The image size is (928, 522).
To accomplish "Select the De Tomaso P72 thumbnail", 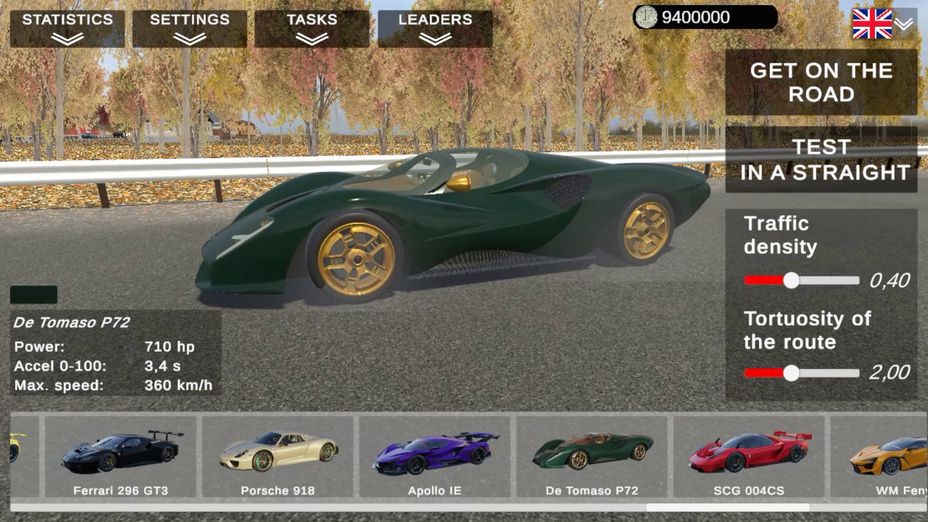I will coord(592,457).
